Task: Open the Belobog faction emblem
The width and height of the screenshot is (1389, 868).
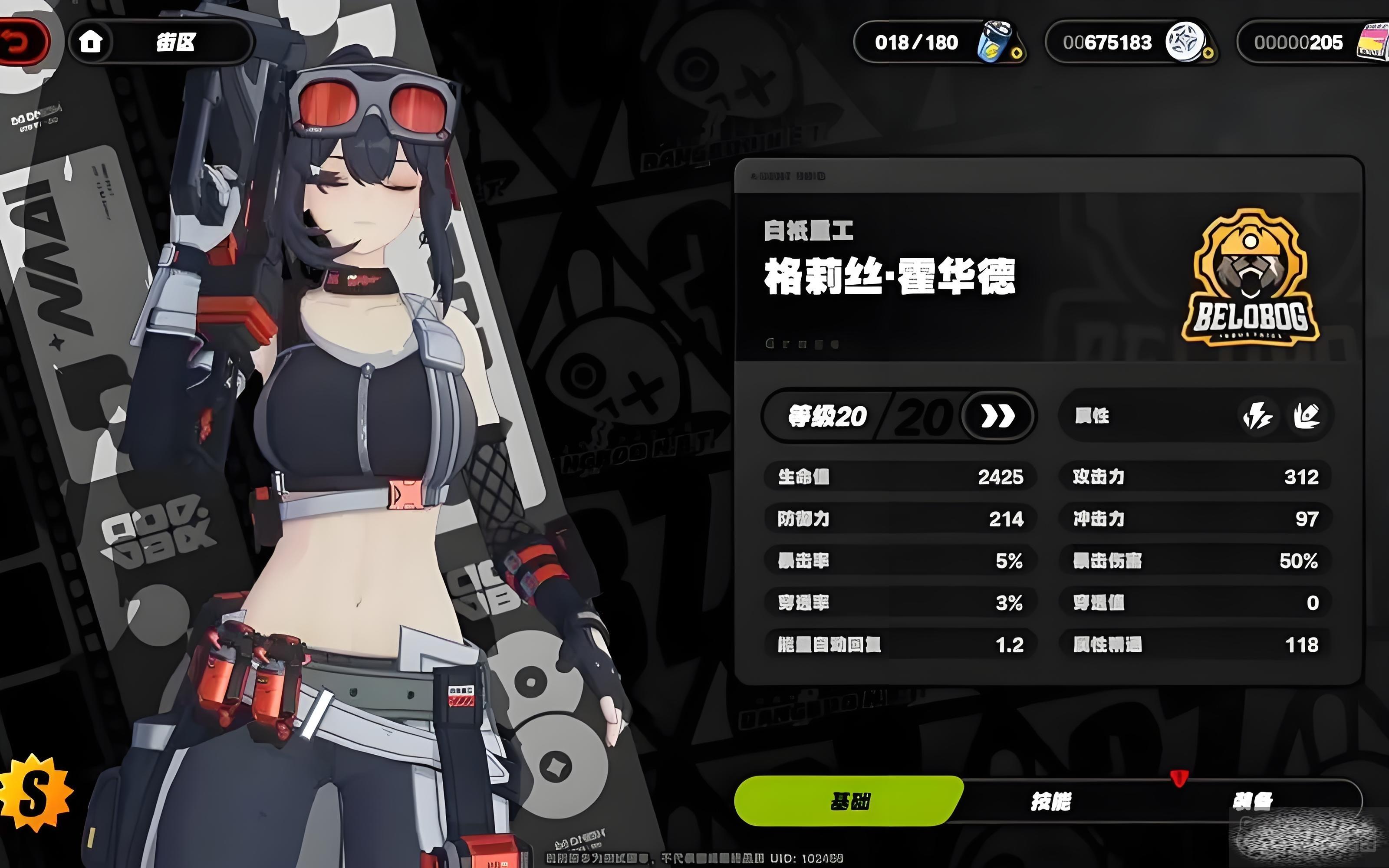Action: [1251, 279]
